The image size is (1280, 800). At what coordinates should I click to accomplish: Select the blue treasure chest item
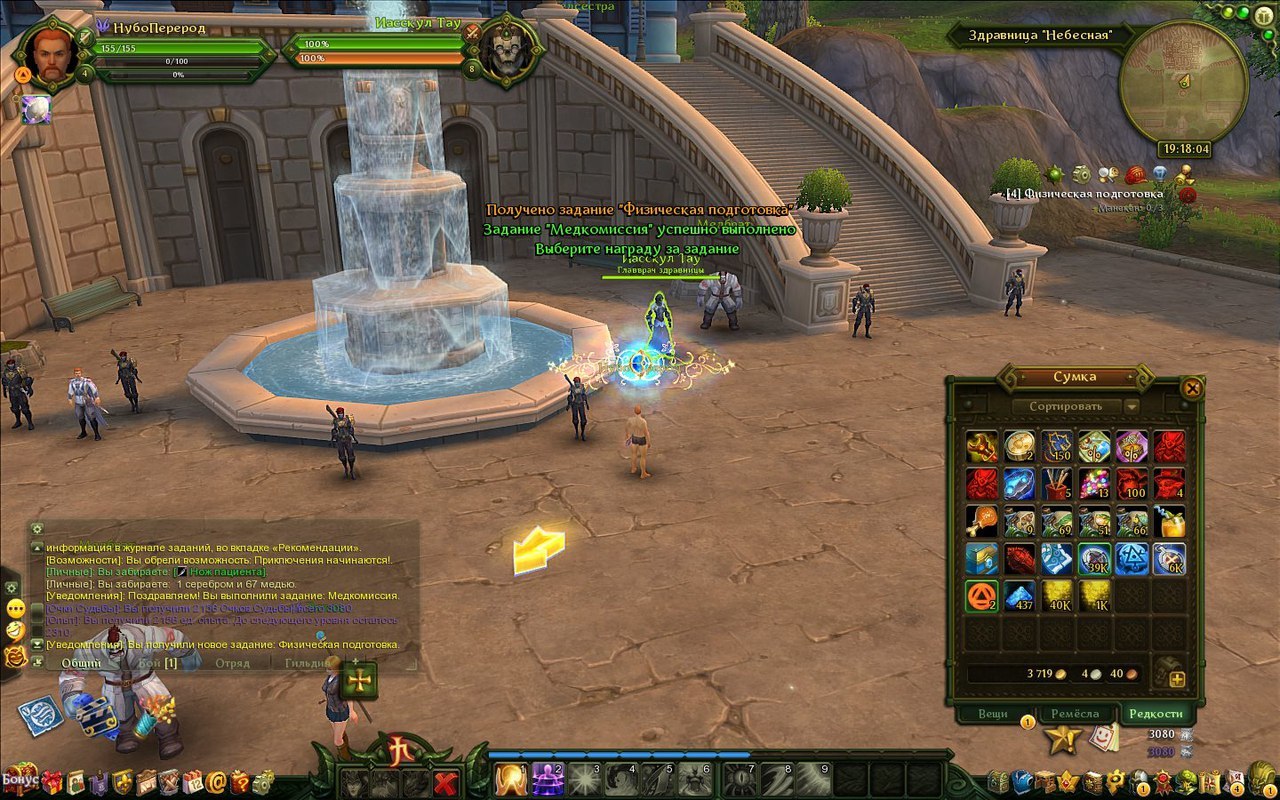(x=982, y=558)
